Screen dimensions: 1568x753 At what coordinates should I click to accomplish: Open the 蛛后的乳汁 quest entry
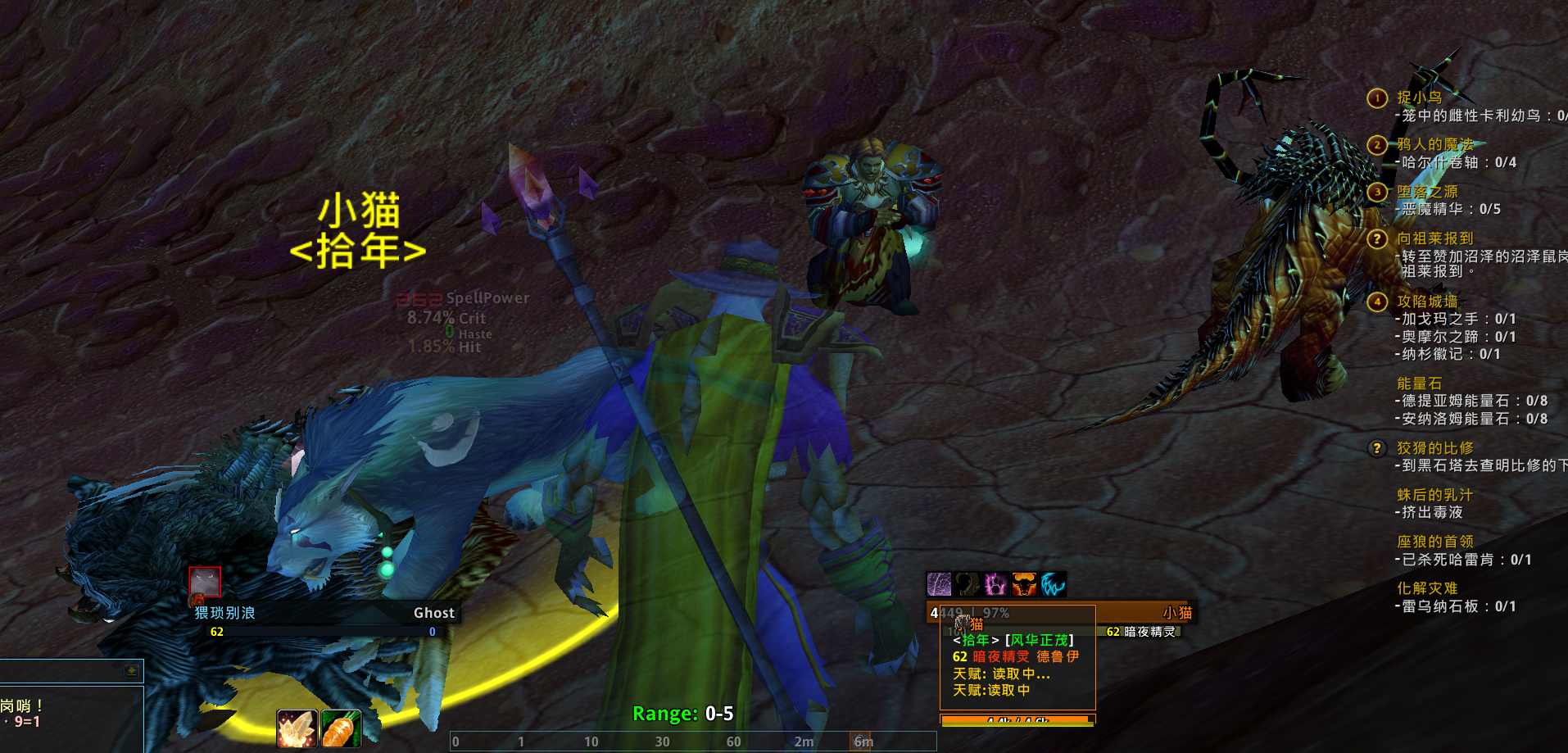point(1434,494)
